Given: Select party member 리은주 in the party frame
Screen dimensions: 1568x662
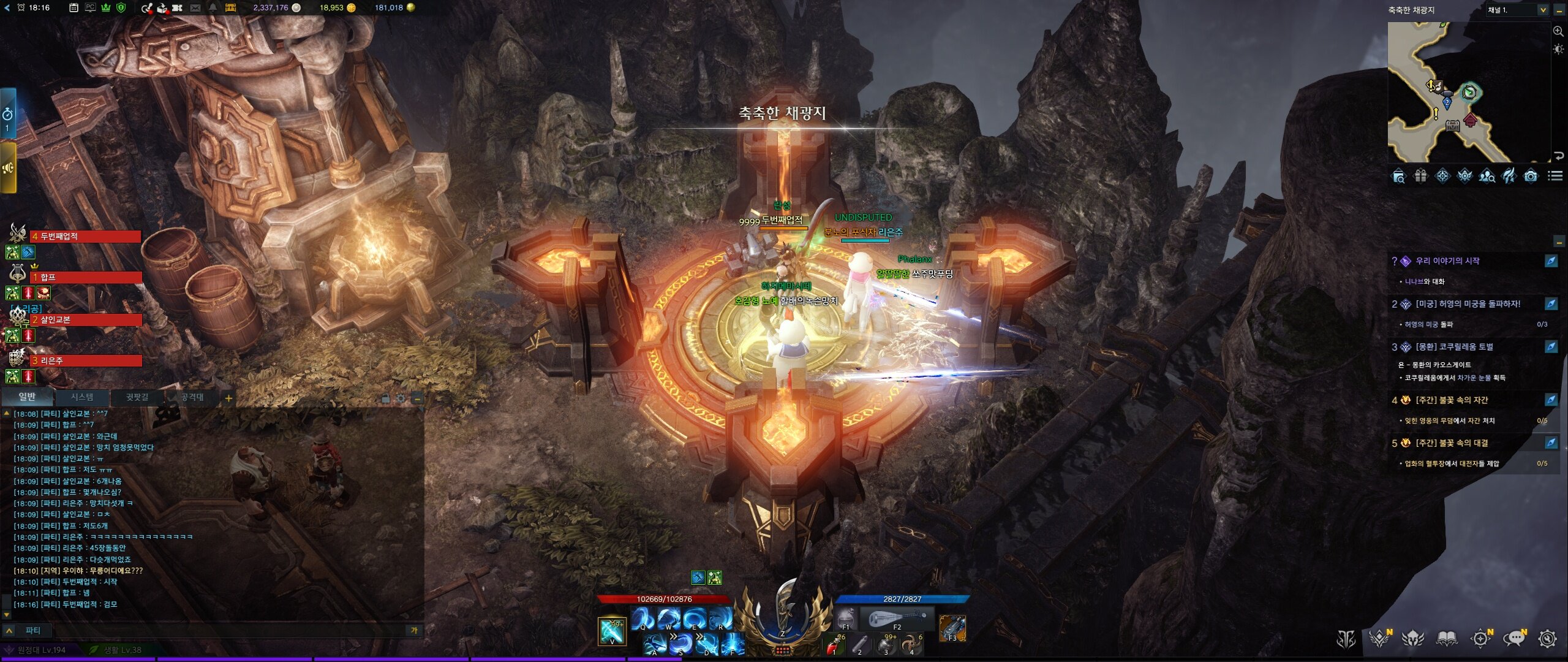Looking at the screenshot, I should [x=86, y=361].
